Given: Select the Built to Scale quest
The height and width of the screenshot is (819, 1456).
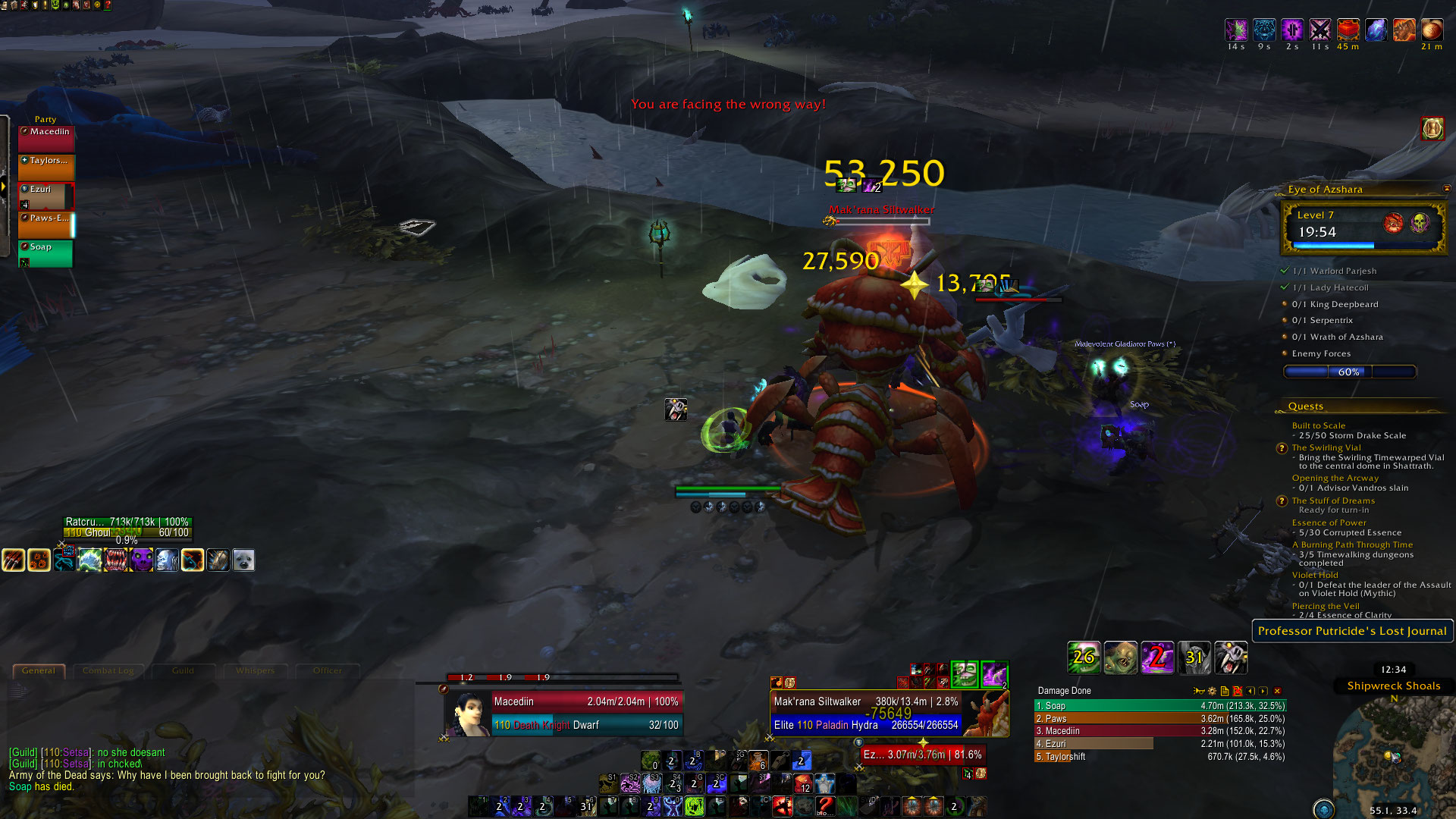Looking at the screenshot, I should (x=1319, y=425).
